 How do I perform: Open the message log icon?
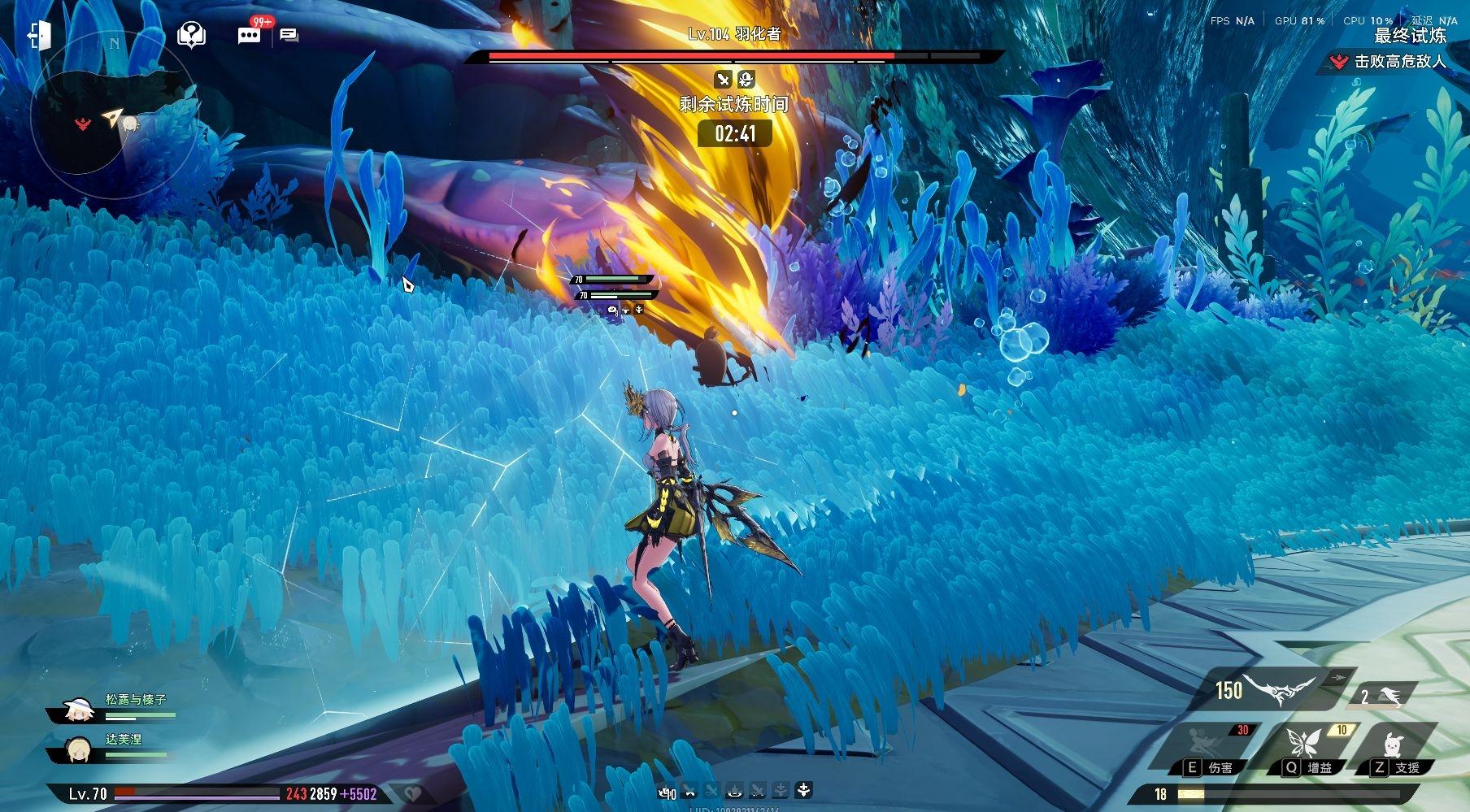289,35
